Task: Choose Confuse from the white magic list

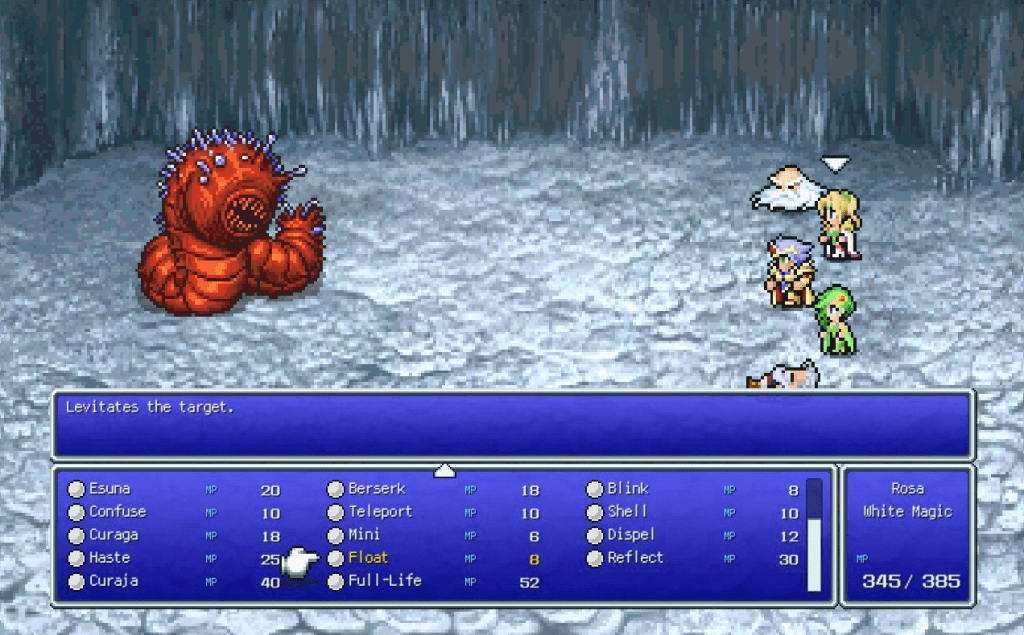Action: pyautogui.click(x=117, y=512)
